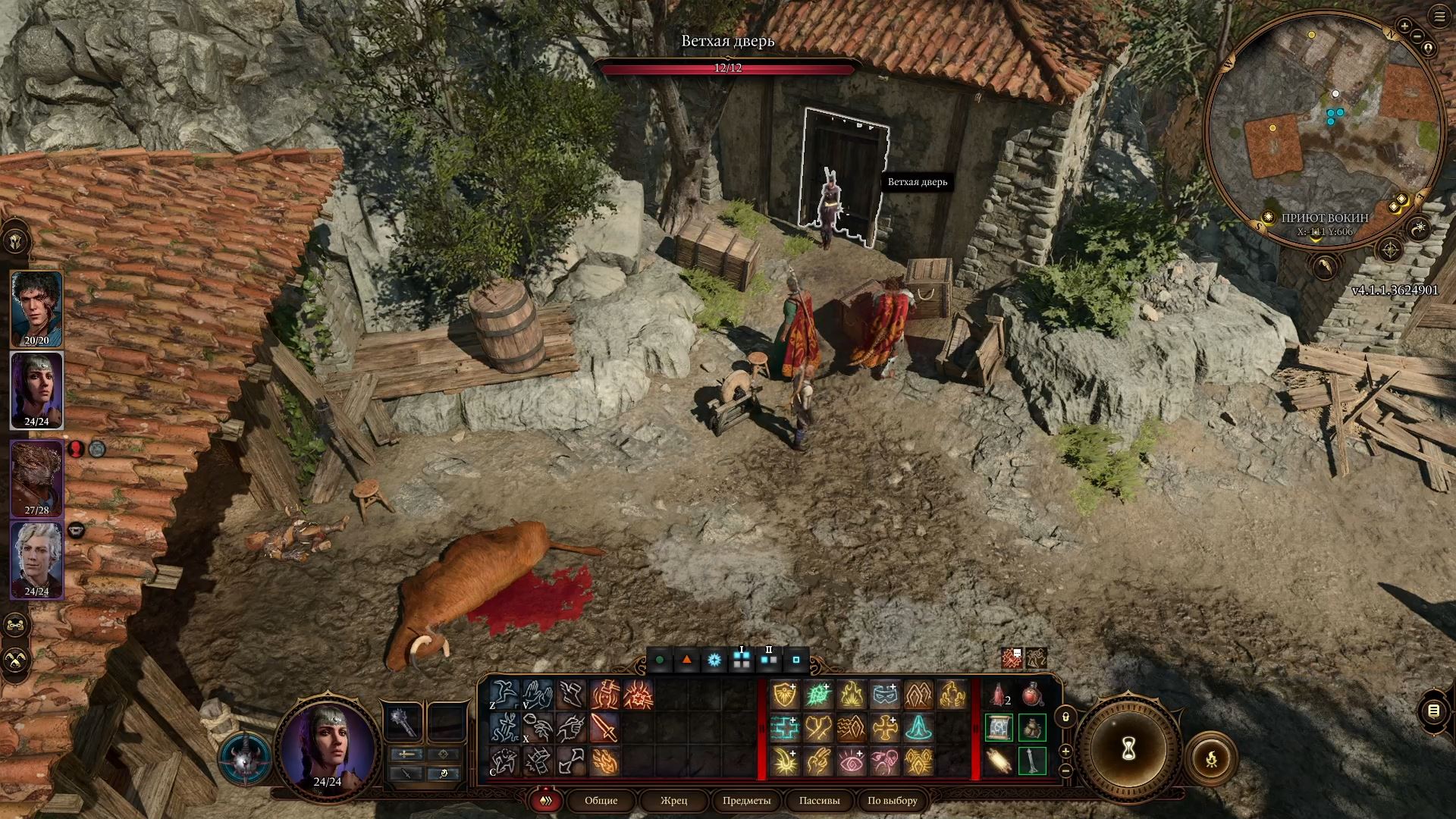This screenshot has height=819, width=1456.
Task: Click the hourglass end-turn button
Action: click(x=1128, y=749)
